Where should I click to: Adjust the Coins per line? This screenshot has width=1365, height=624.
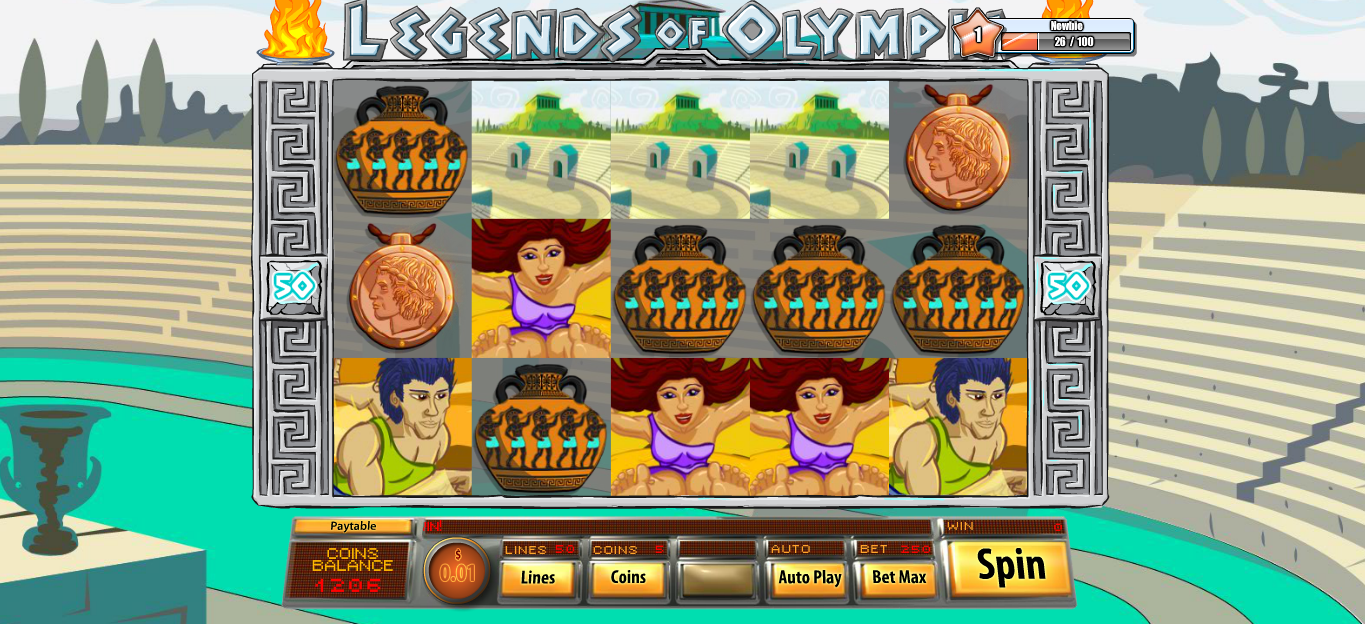(628, 577)
